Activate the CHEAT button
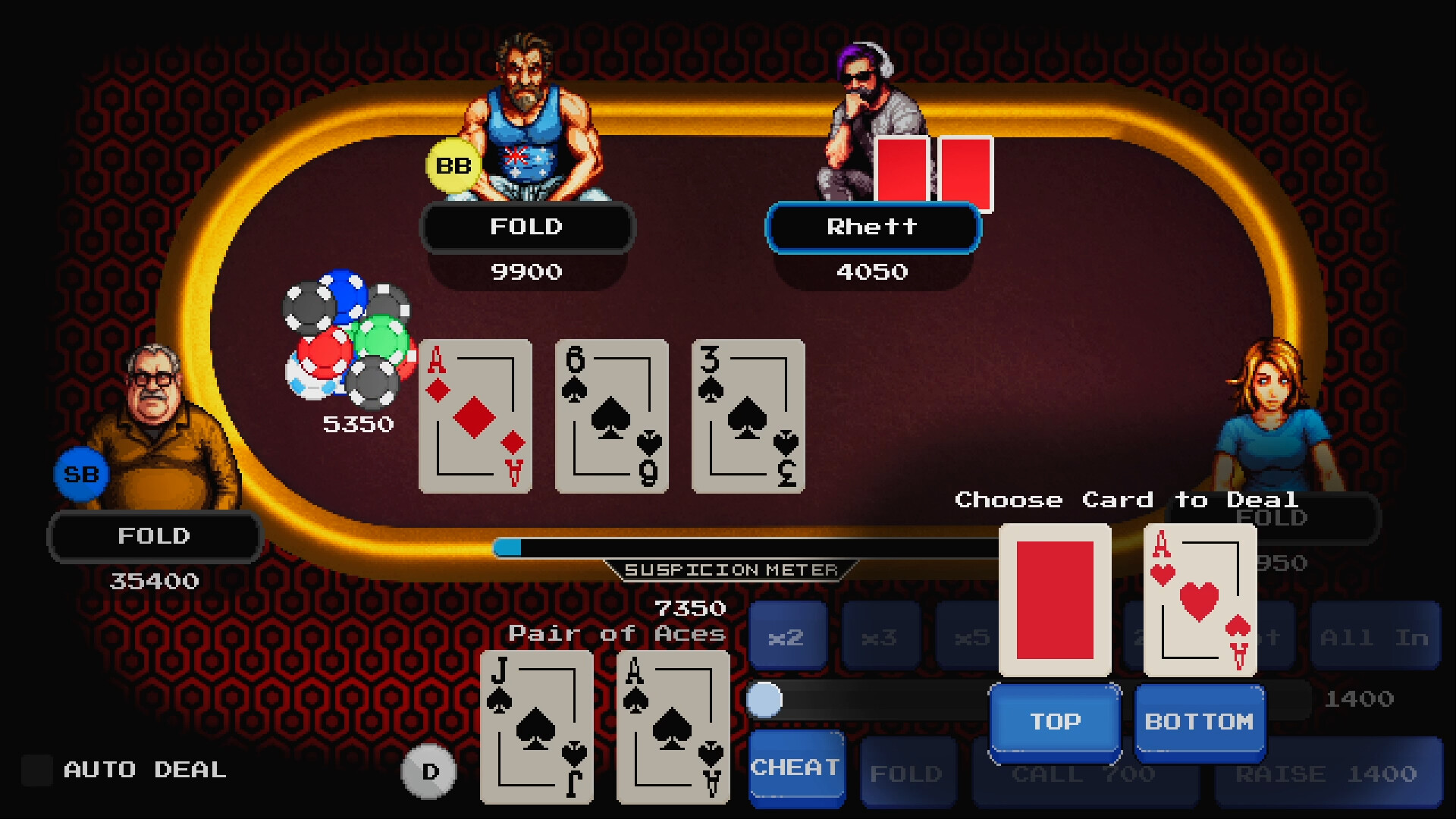1456x819 pixels. [x=796, y=767]
